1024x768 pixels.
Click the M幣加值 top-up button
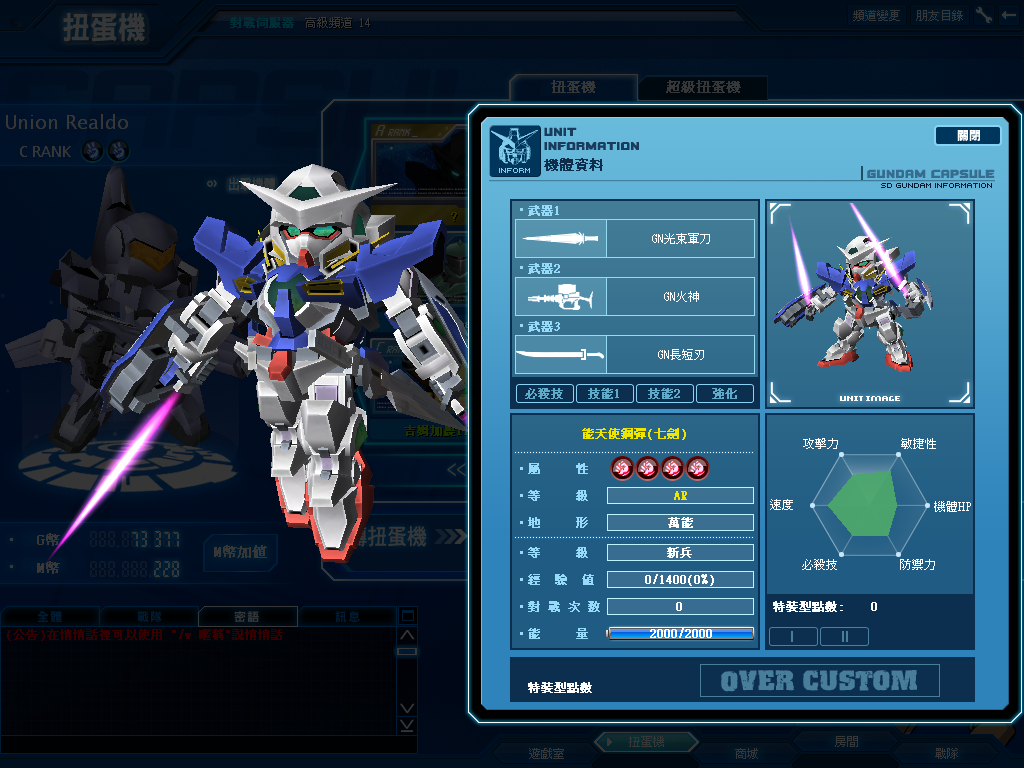[239, 551]
